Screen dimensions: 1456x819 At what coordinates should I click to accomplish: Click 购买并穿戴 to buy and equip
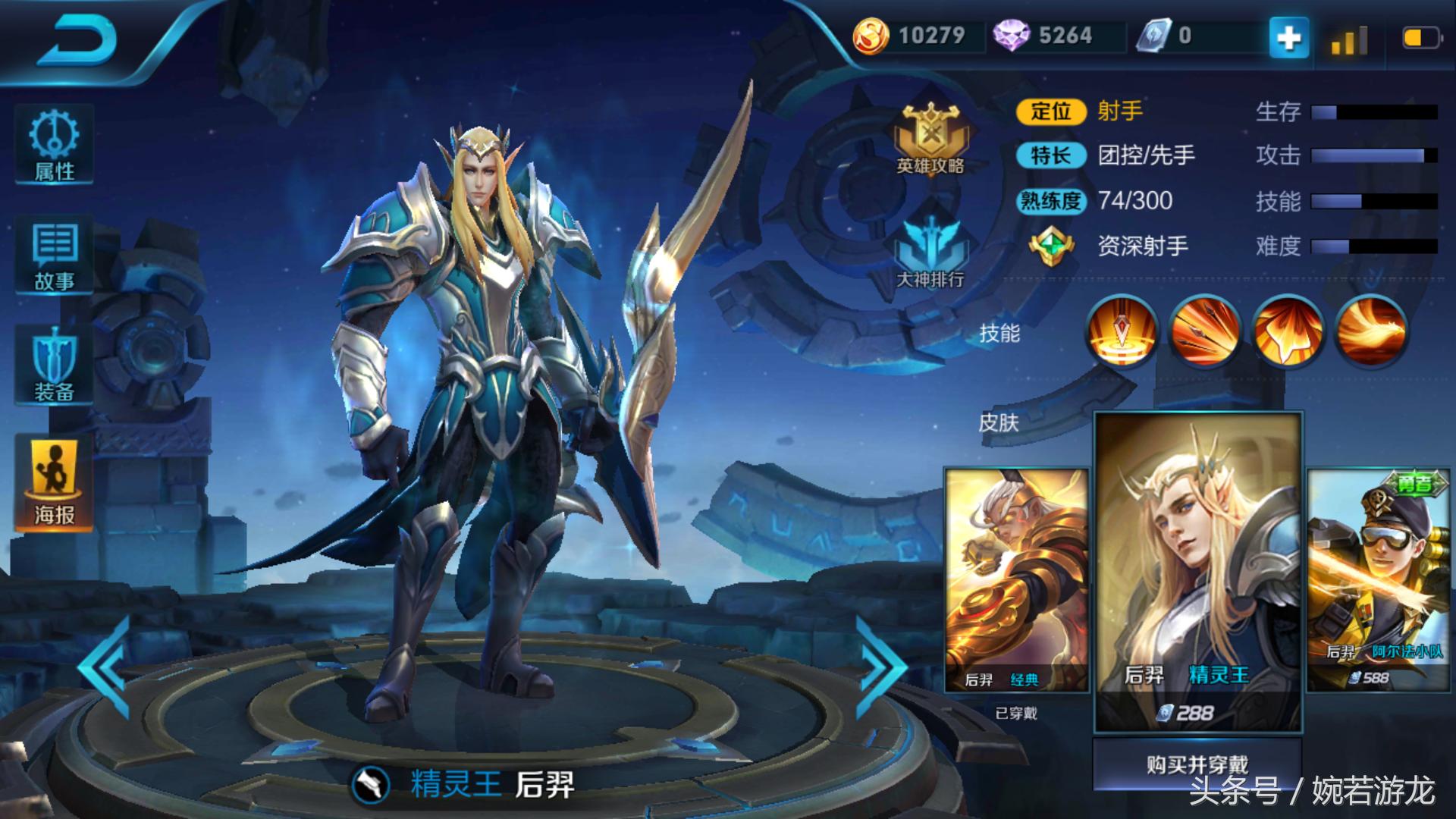coord(1197,764)
